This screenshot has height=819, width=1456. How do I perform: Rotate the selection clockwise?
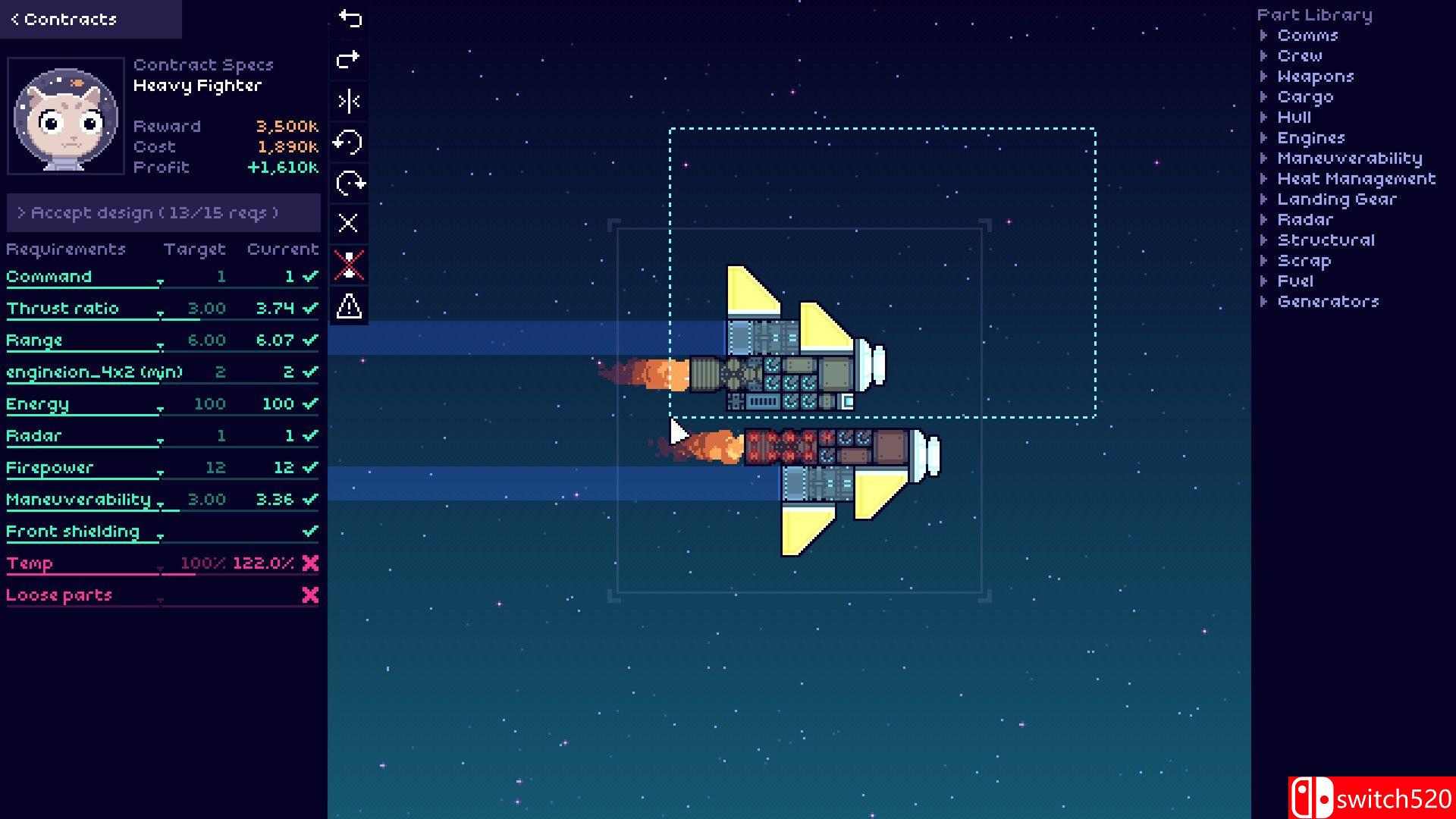tap(349, 182)
